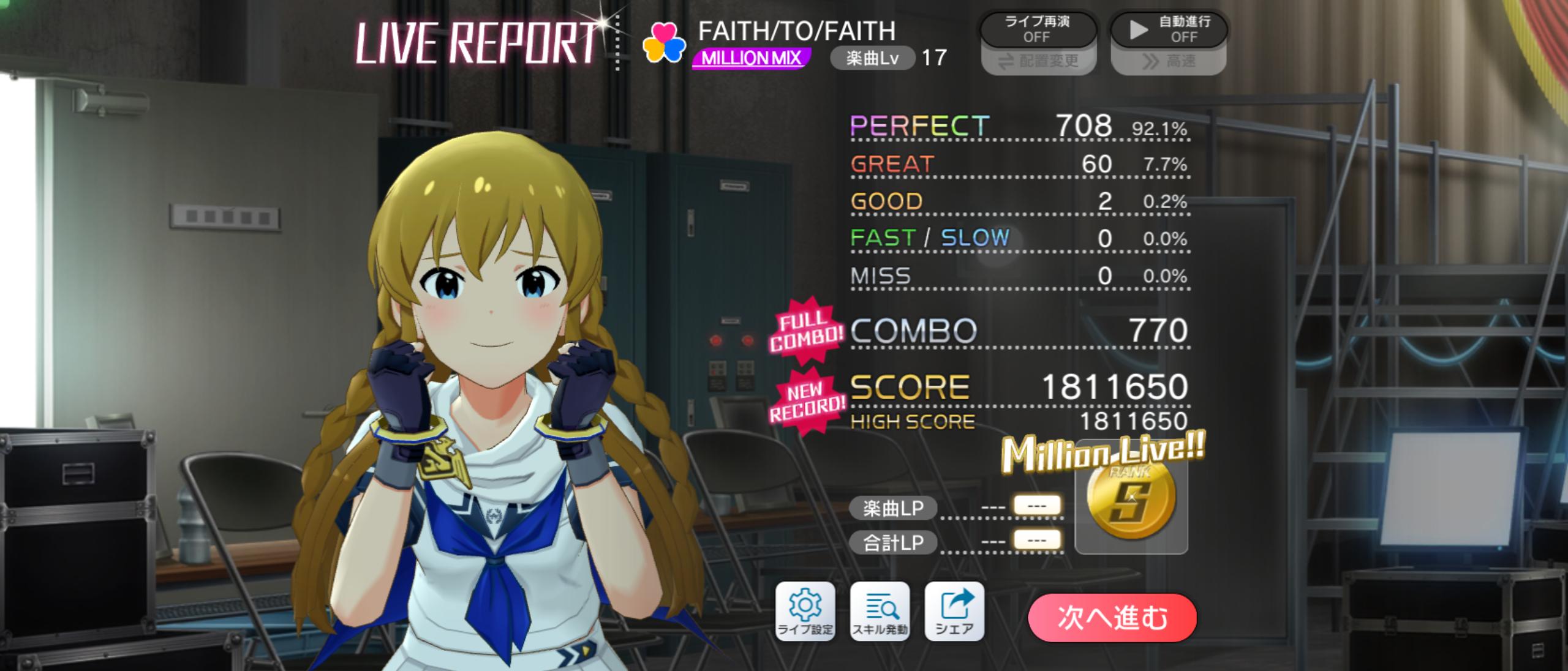The height and width of the screenshot is (671, 1568).
Task: Open the ライブ設定 live settings
Action: [x=805, y=612]
